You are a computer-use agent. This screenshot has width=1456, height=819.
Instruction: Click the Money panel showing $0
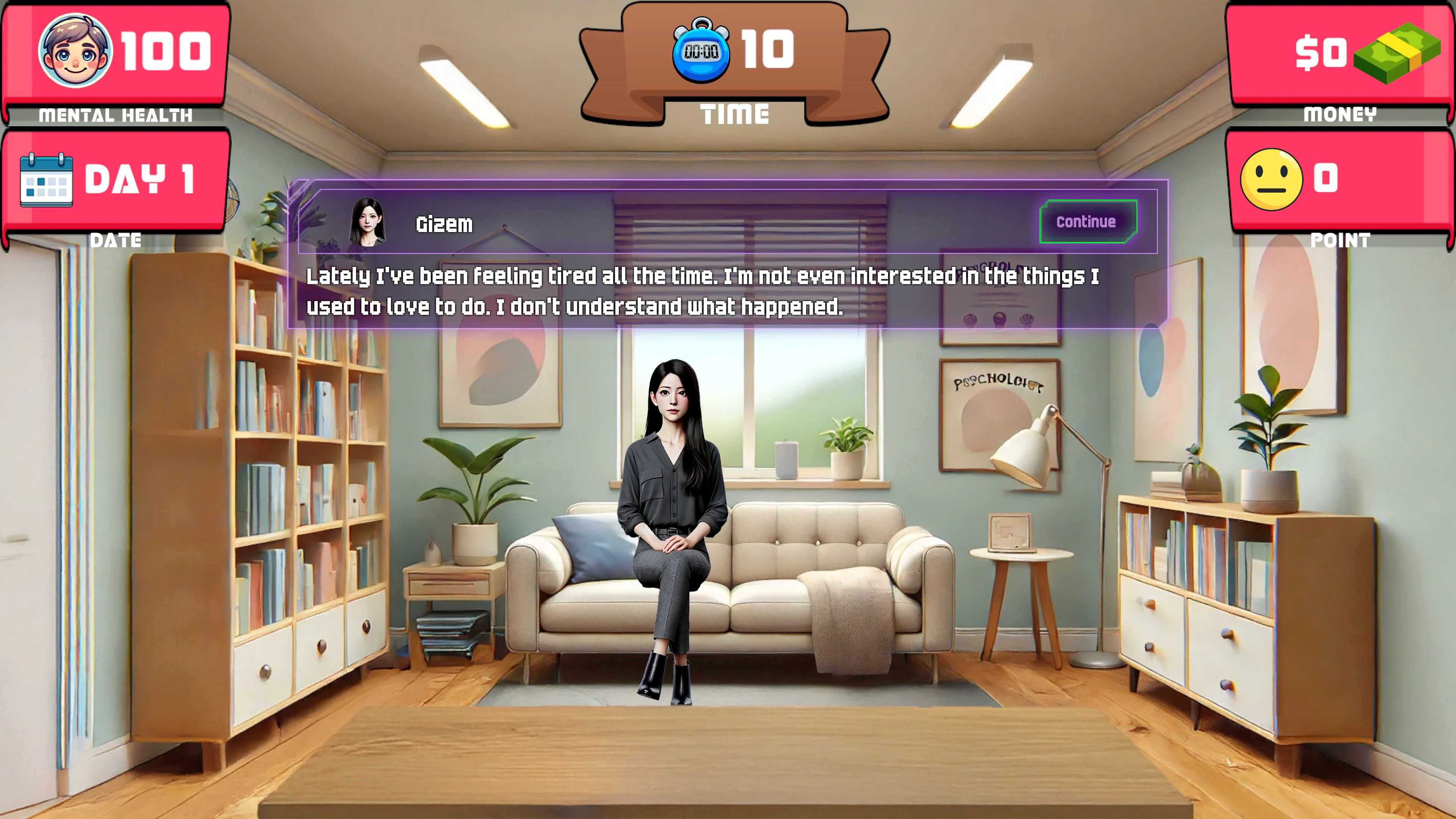tap(1340, 56)
